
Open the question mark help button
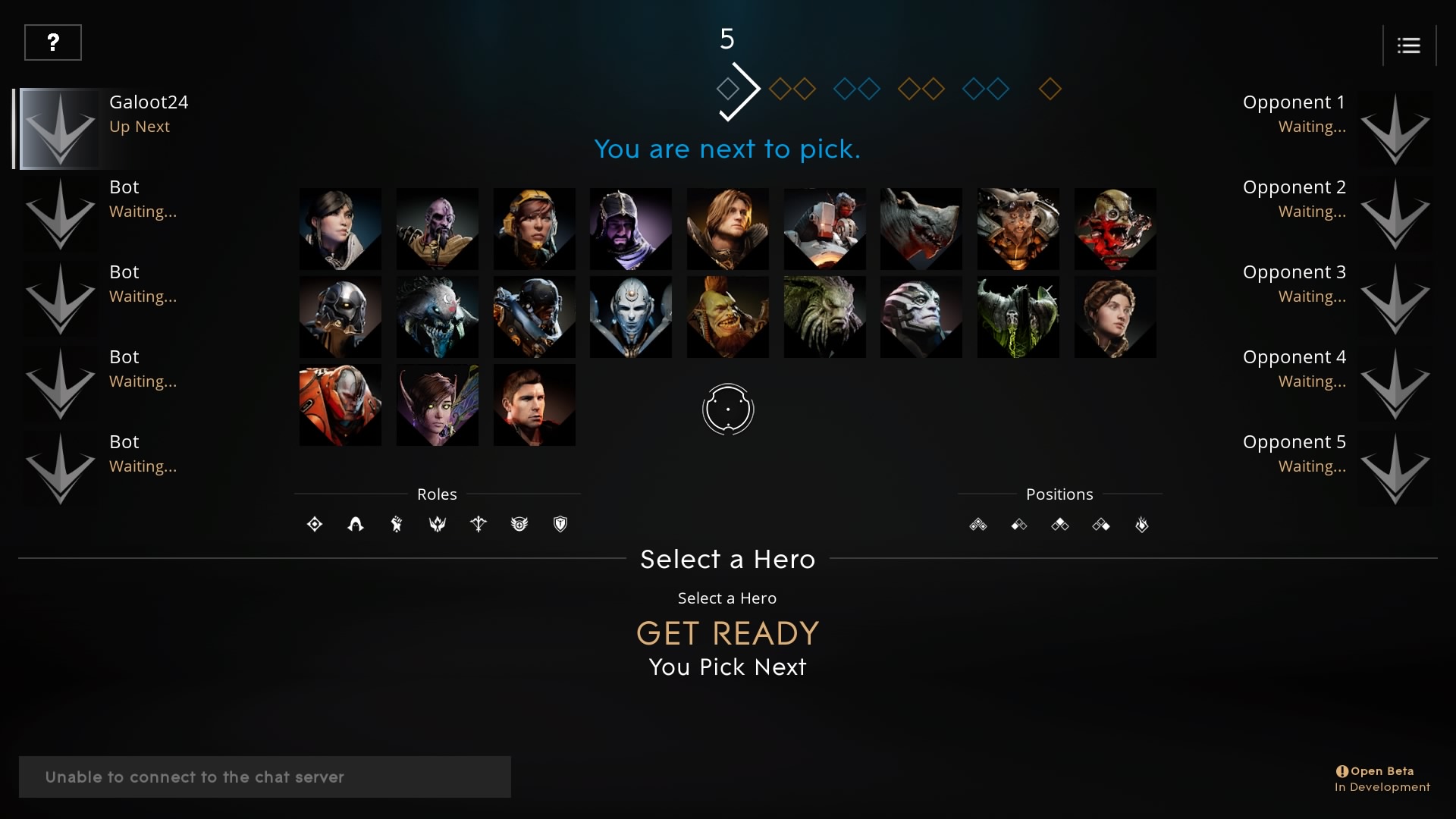(53, 42)
